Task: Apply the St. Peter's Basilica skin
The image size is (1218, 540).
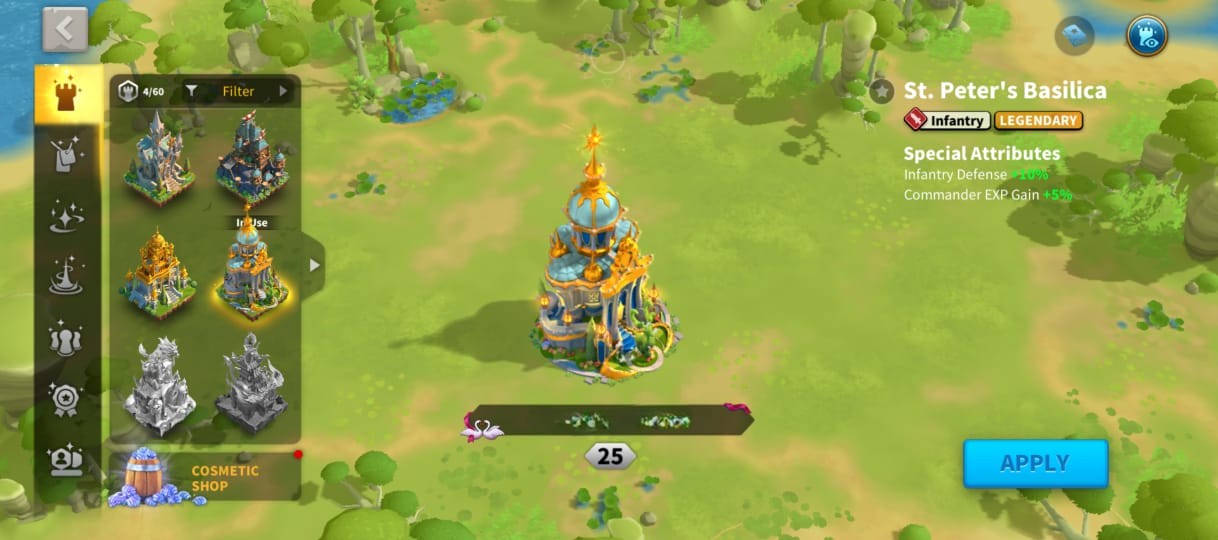Action: click(x=1035, y=463)
